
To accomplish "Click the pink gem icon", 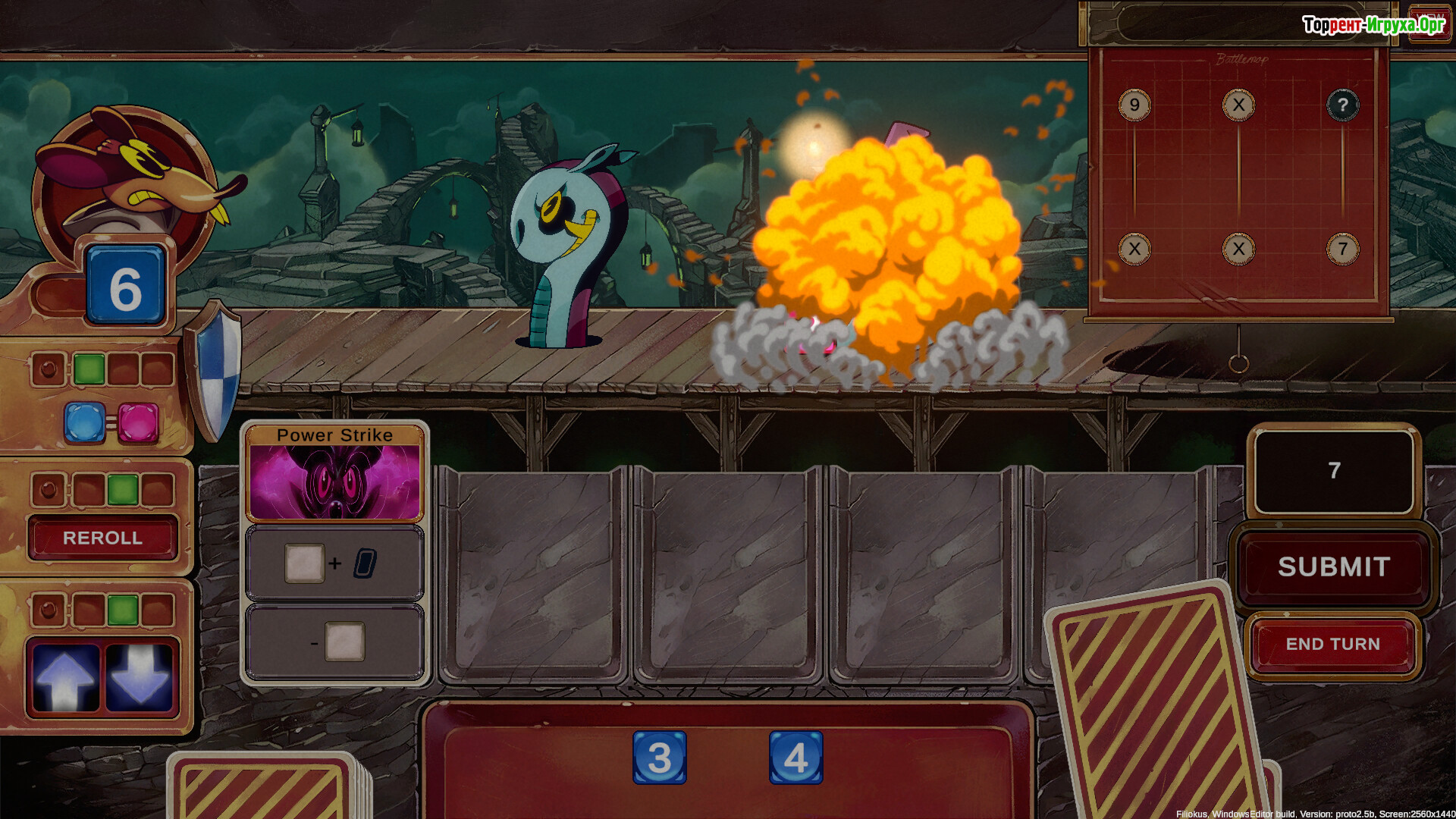I will coord(138,422).
